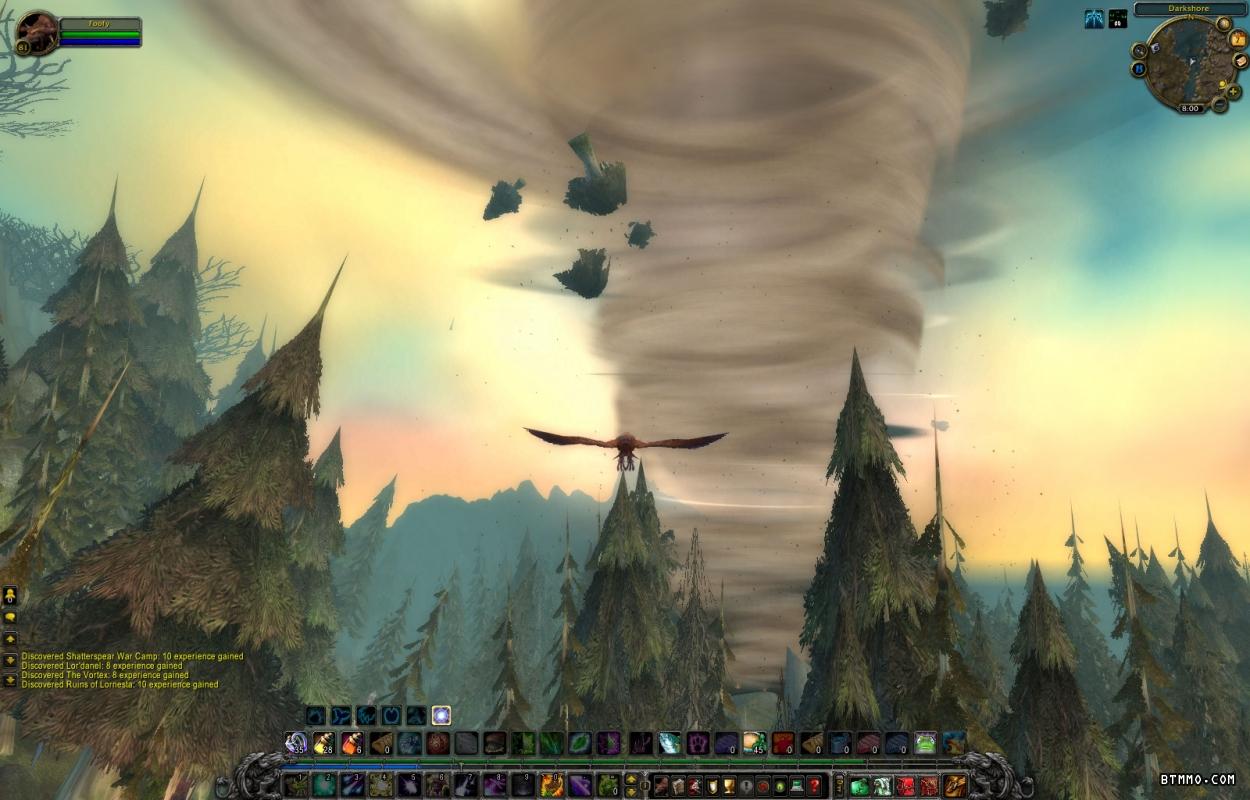This screenshot has height=800, width=1250.
Task: Click the player portrait for Toofy
Action: [x=37, y=33]
